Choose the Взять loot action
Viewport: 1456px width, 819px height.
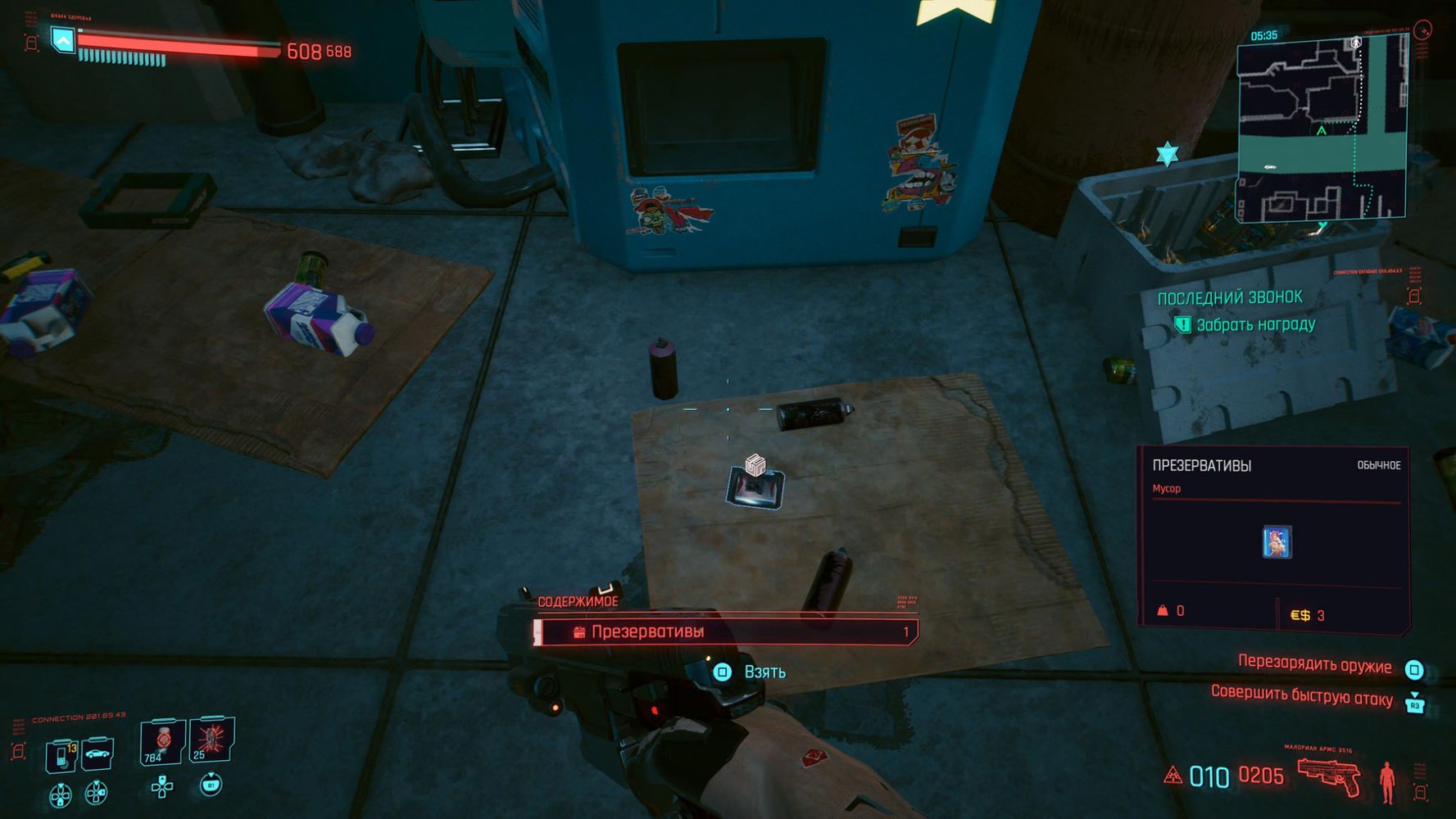click(764, 672)
